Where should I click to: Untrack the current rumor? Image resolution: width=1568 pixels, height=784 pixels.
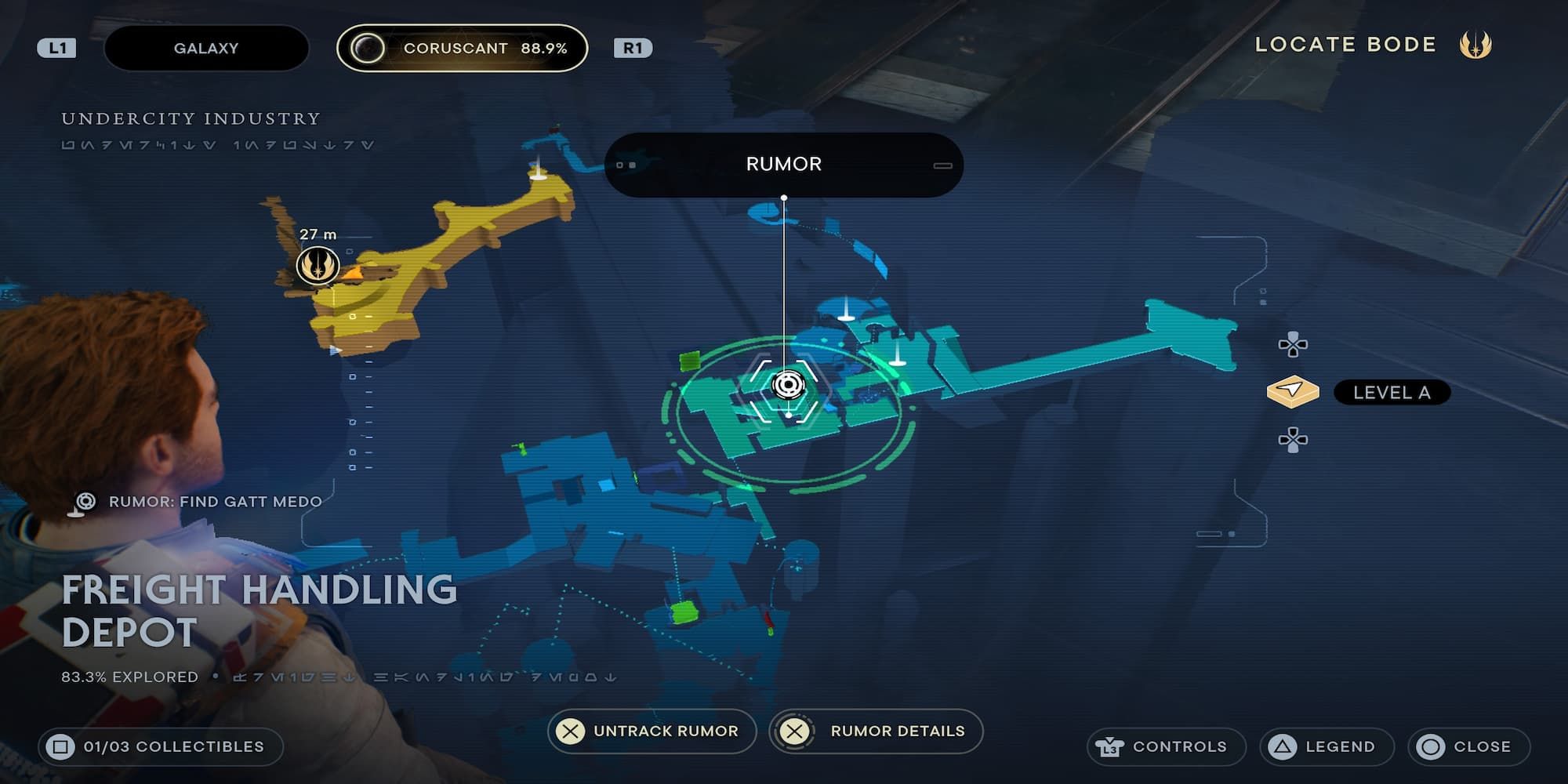652,731
